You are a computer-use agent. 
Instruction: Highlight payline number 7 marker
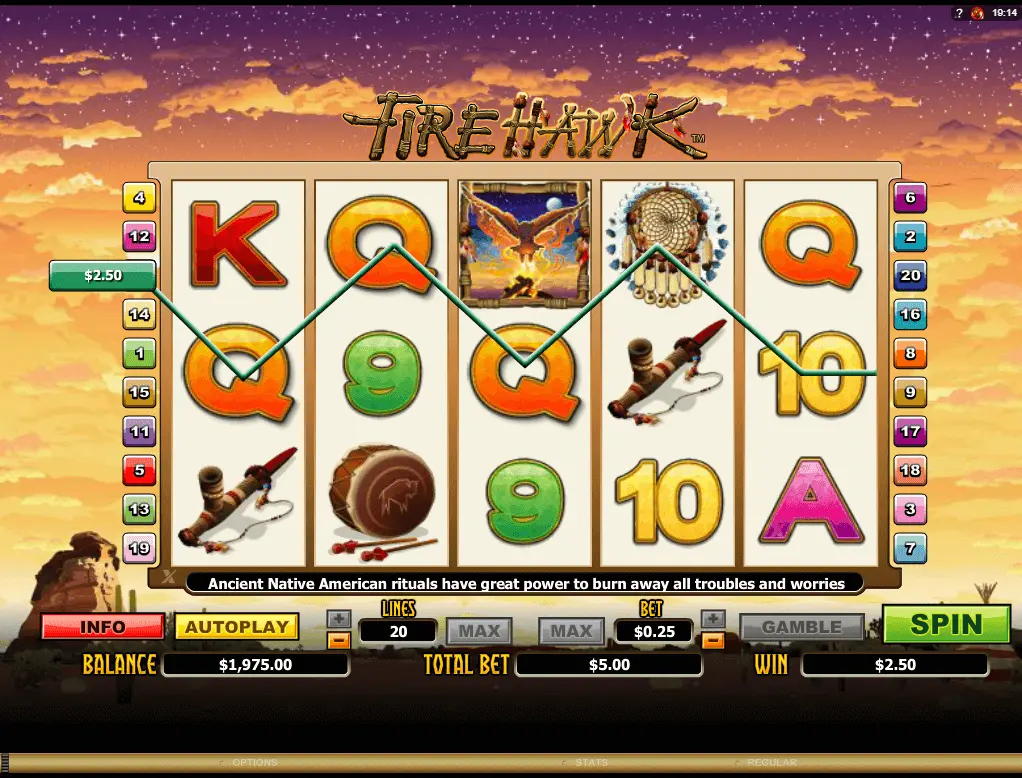910,548
